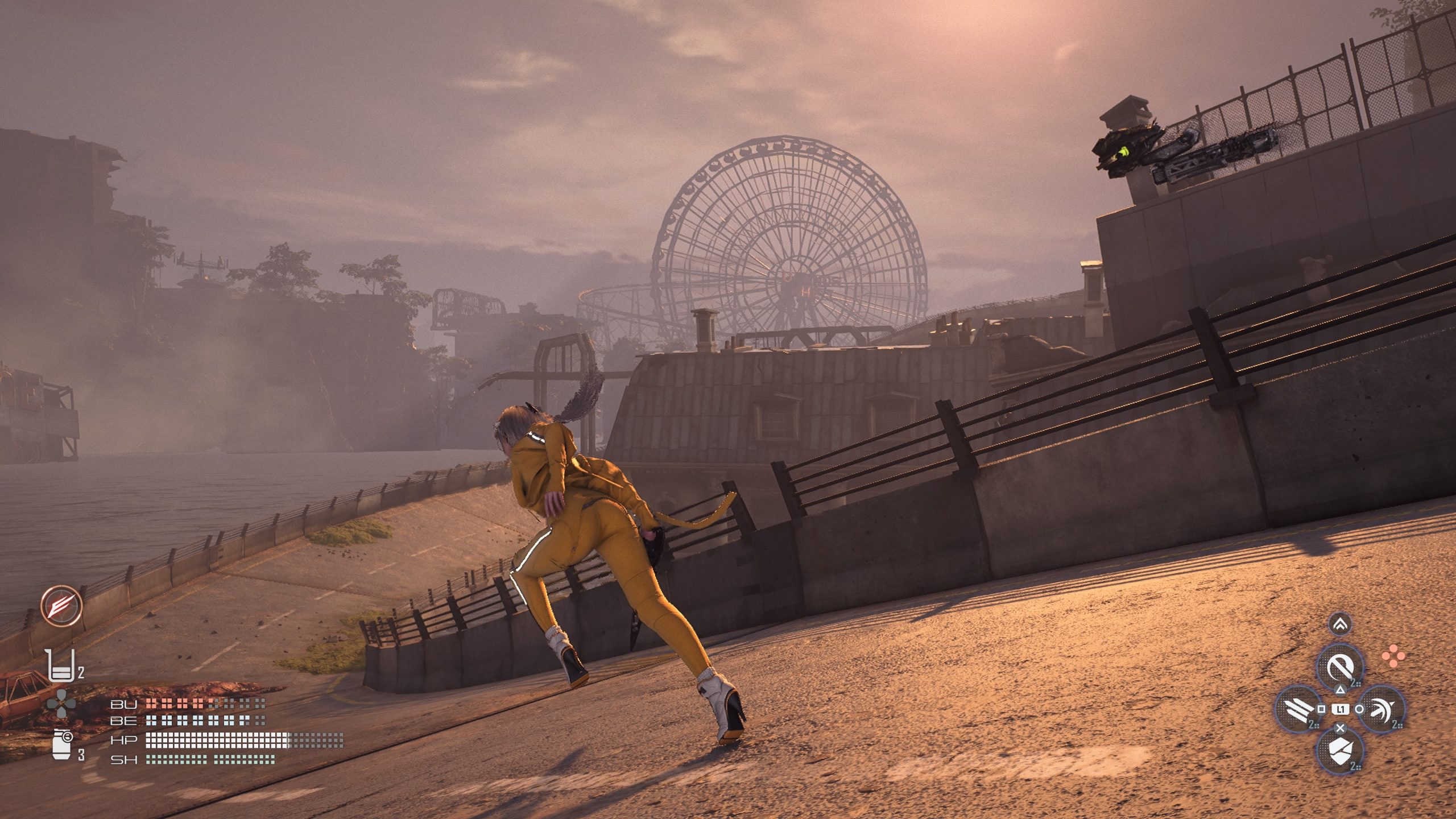Select the grenade item slot
The height and width of the screenshot is (819, 1456).
(x=61, y=743)
